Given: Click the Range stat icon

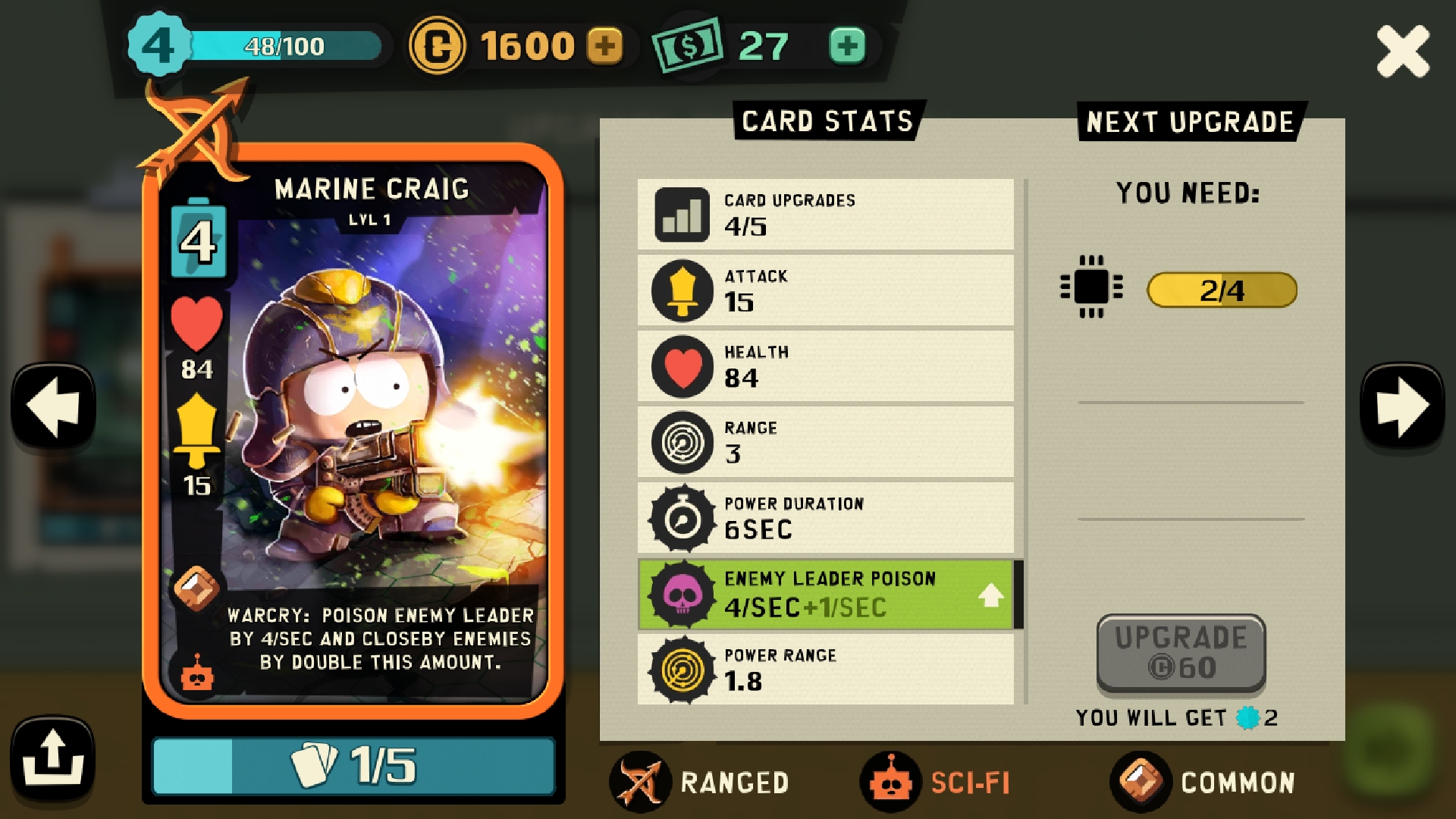Looking at the screenshot, I should pyautogui.click(x=680, y=441).
